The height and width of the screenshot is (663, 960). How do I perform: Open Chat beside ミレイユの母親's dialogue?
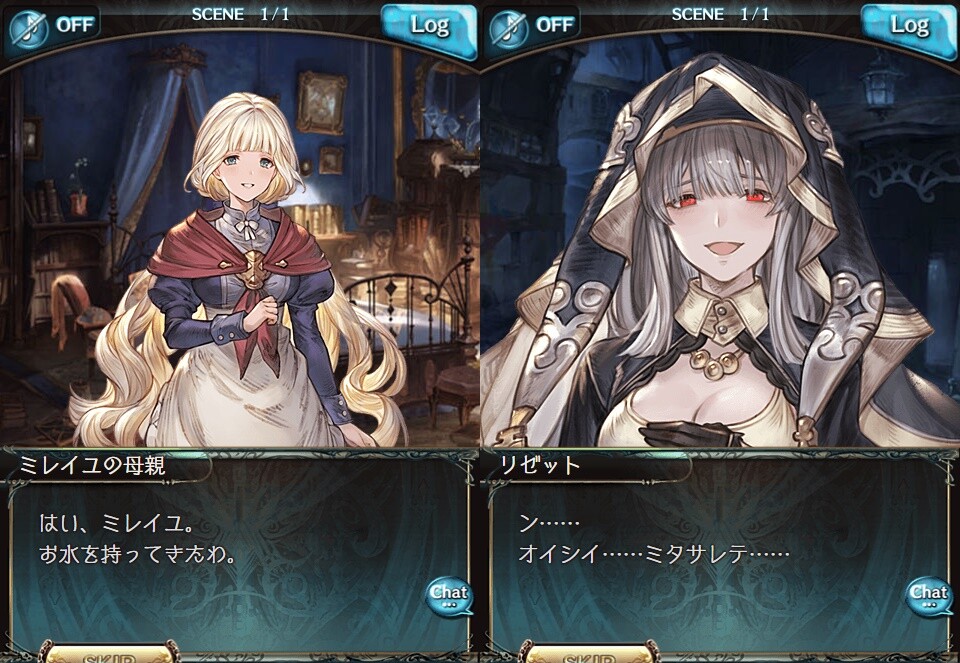pyautogui.click(x=449, y=596)
